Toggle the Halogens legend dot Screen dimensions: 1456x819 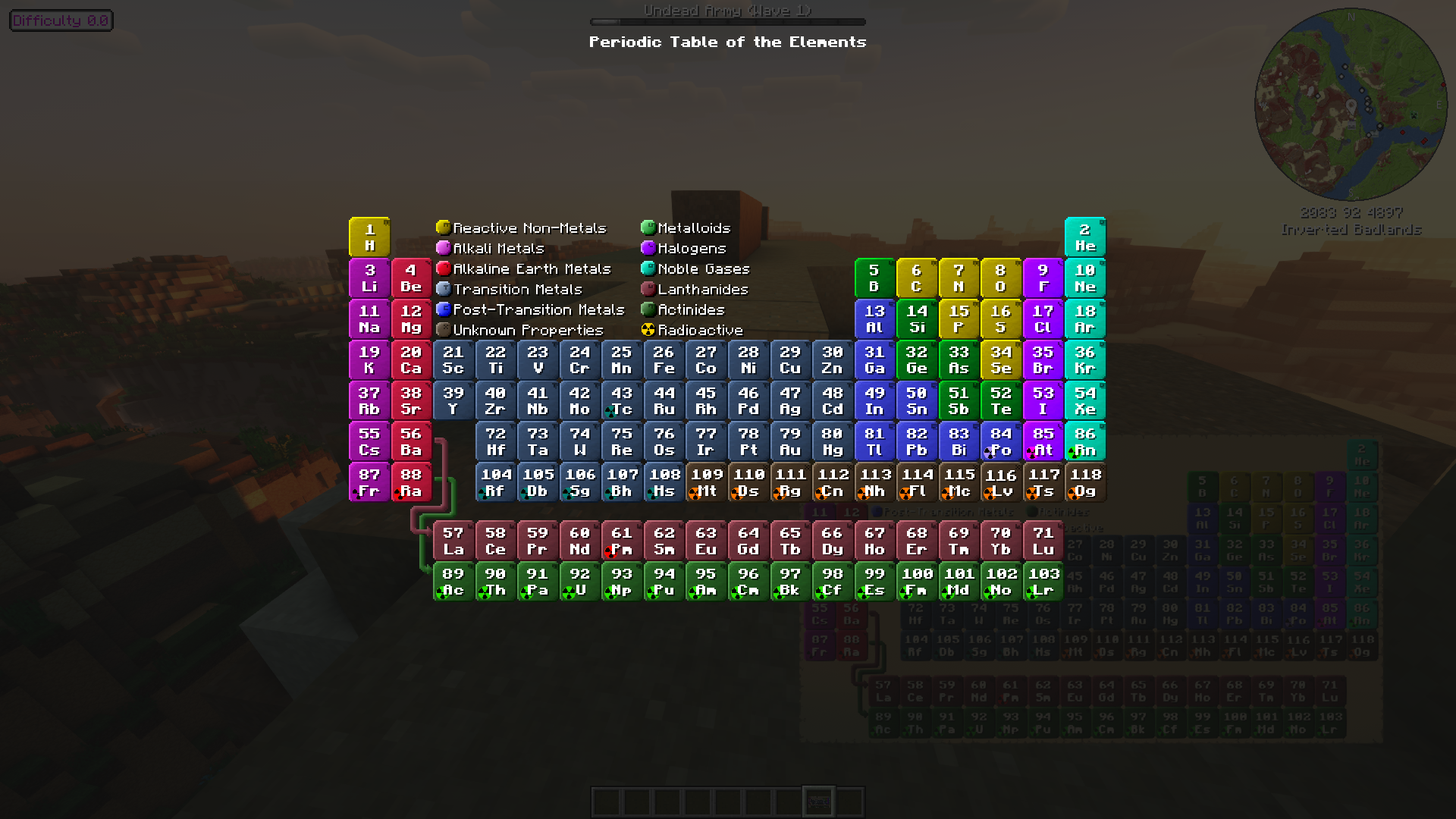pyautogui.click(x=648, y=248)
